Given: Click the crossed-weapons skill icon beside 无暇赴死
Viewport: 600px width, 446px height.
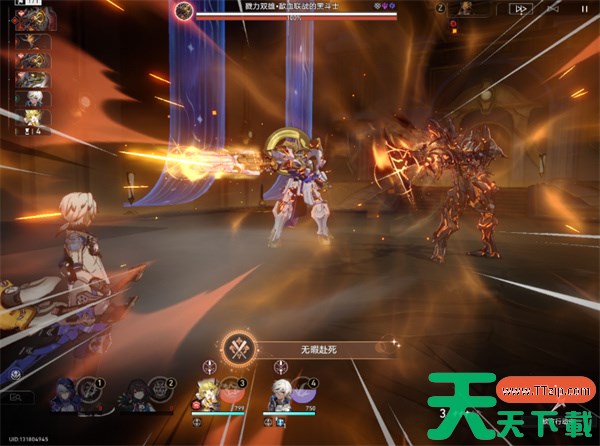Looking at the screenshot, I should coord(238,348).
